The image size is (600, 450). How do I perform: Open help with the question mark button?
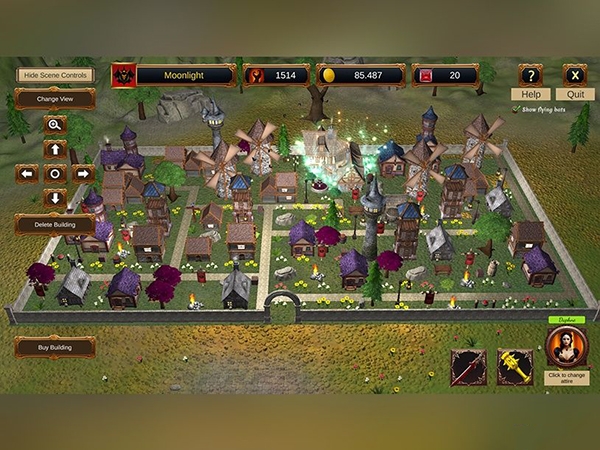(531, 76)
